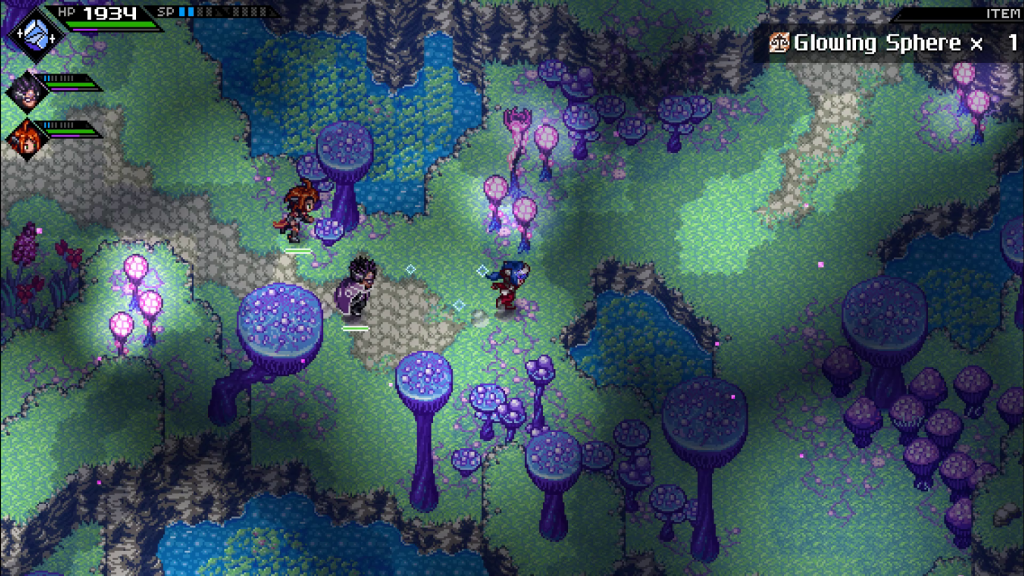Select the orange-haired party member portrait
Viewport: 1024px width, 576px height.
24,137
